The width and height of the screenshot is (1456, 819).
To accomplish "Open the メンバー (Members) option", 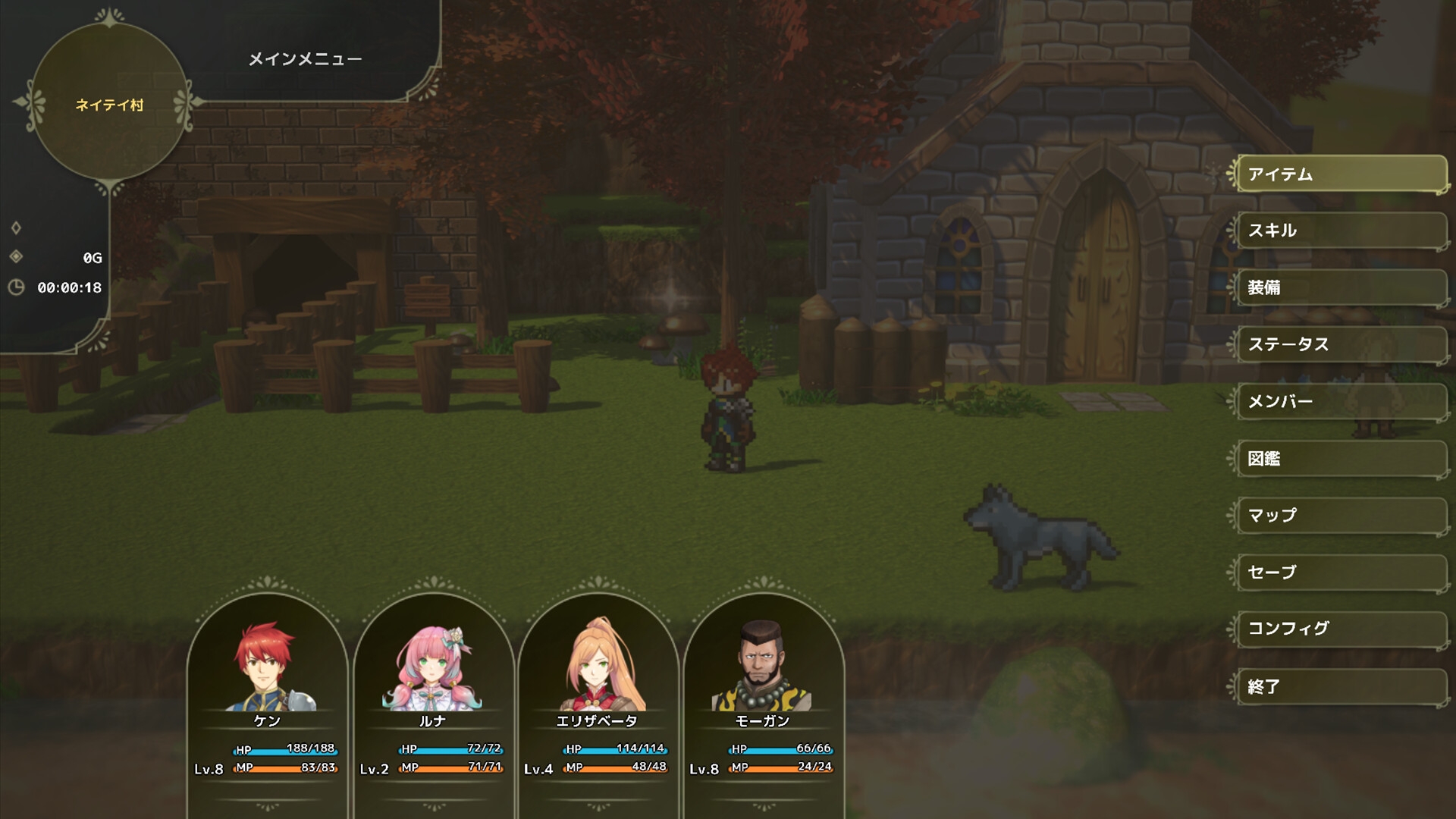I will (x=1339, y=402).
